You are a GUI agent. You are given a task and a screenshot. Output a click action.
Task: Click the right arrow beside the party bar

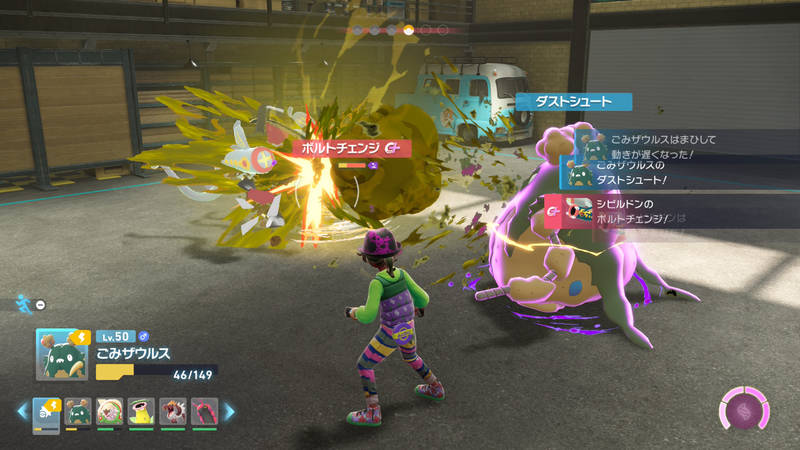coord(229,411)
